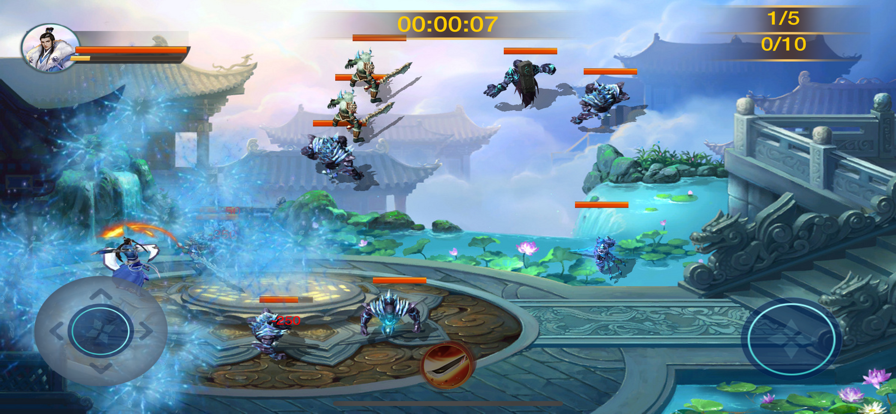Screen dimensions: 896x414
Task: Tap the joystick's right arrow
Action: 146,330
